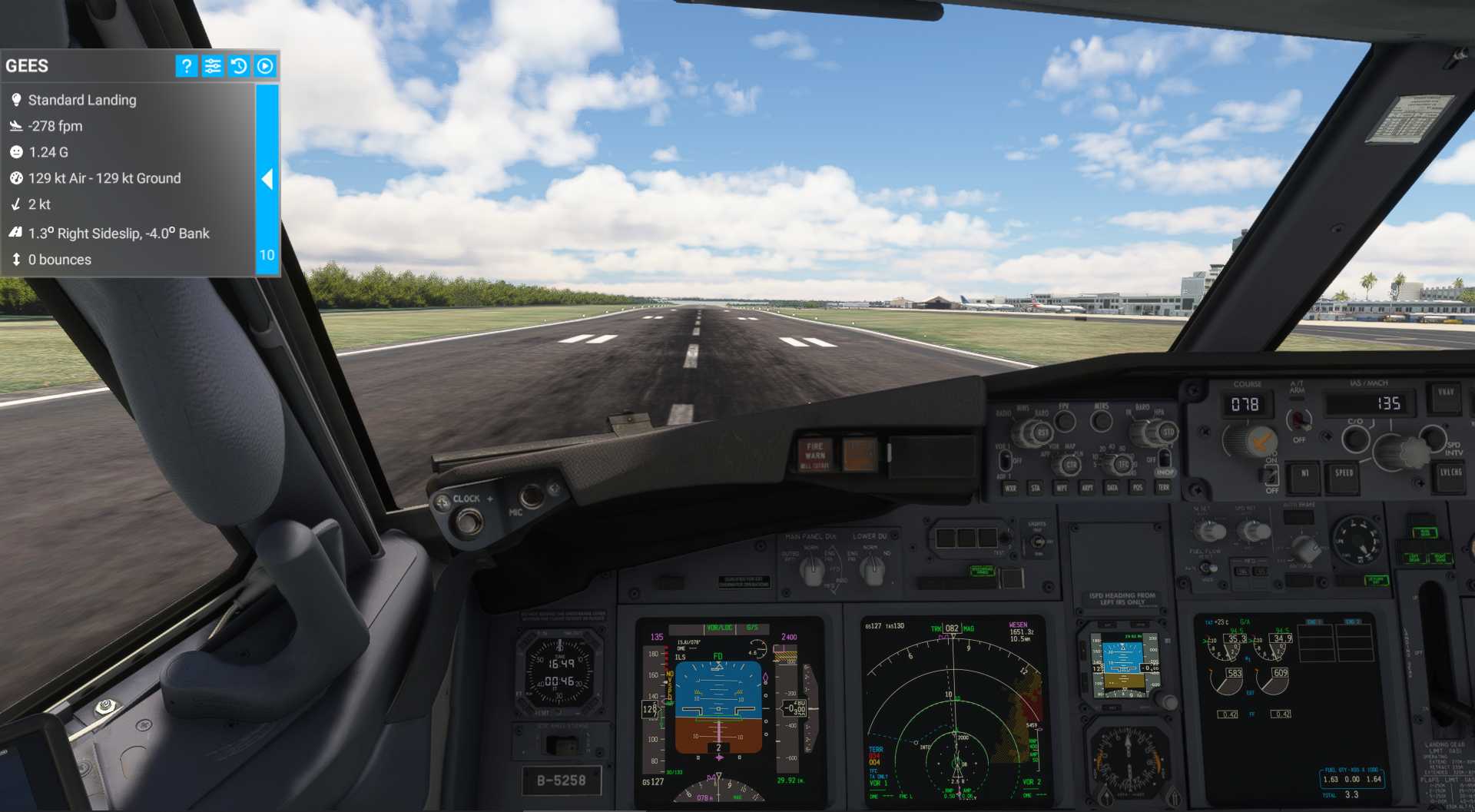1475x812 pixels.
Task: Play the GEES landing replay
Action: (x=264, y=66)
